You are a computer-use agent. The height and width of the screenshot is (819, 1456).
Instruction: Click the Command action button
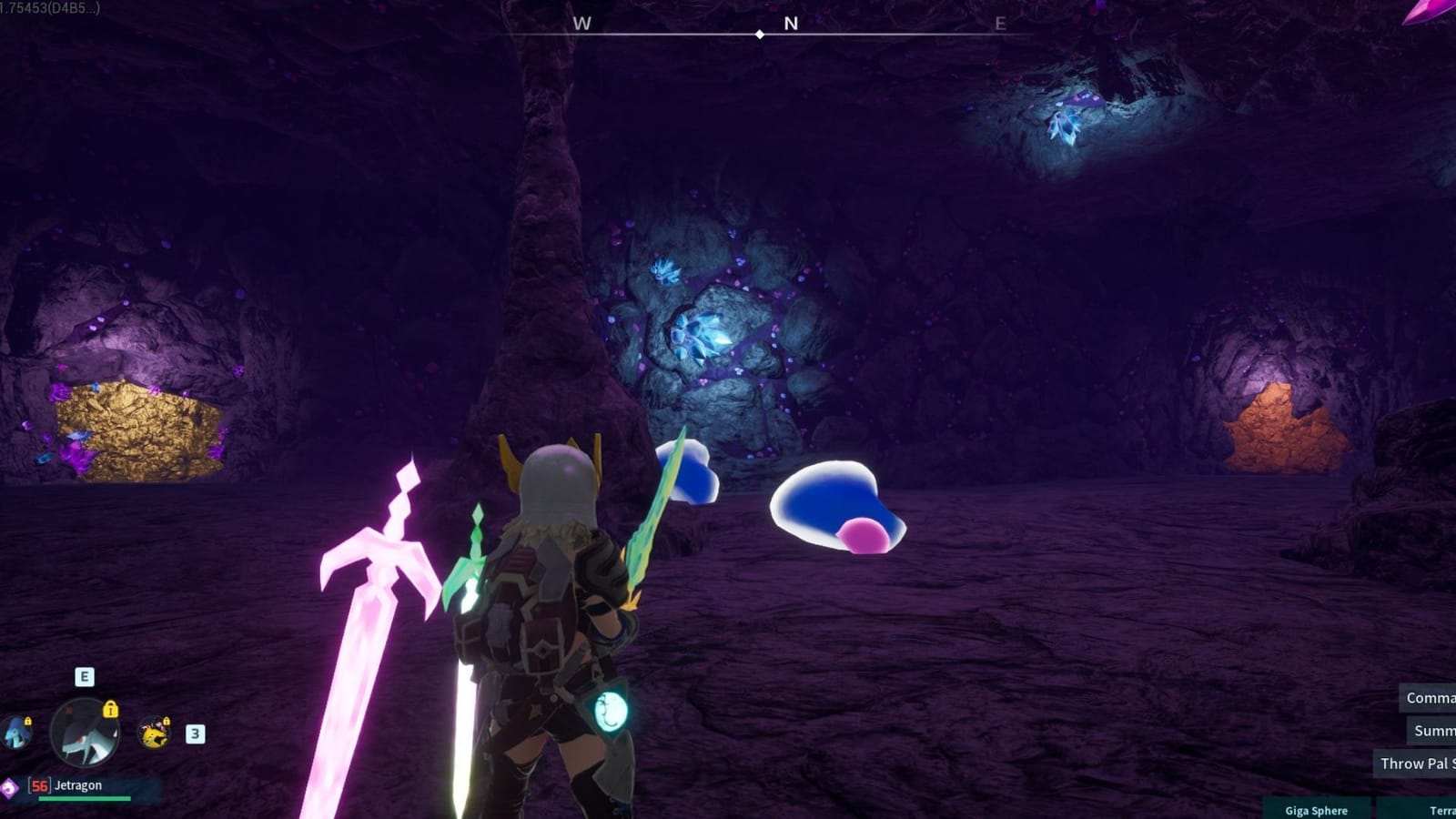tap(1426, 699)
